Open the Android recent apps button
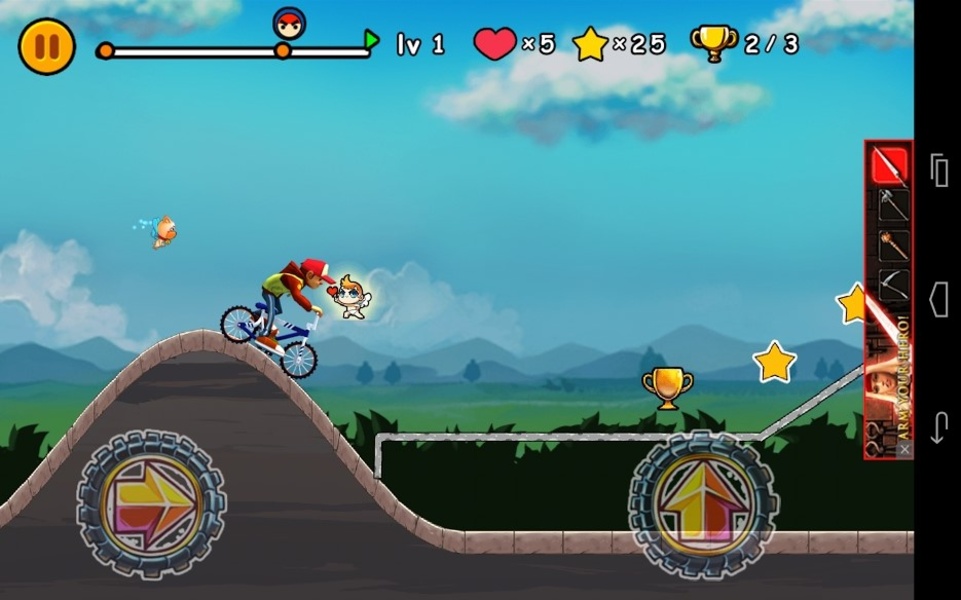 938,171
